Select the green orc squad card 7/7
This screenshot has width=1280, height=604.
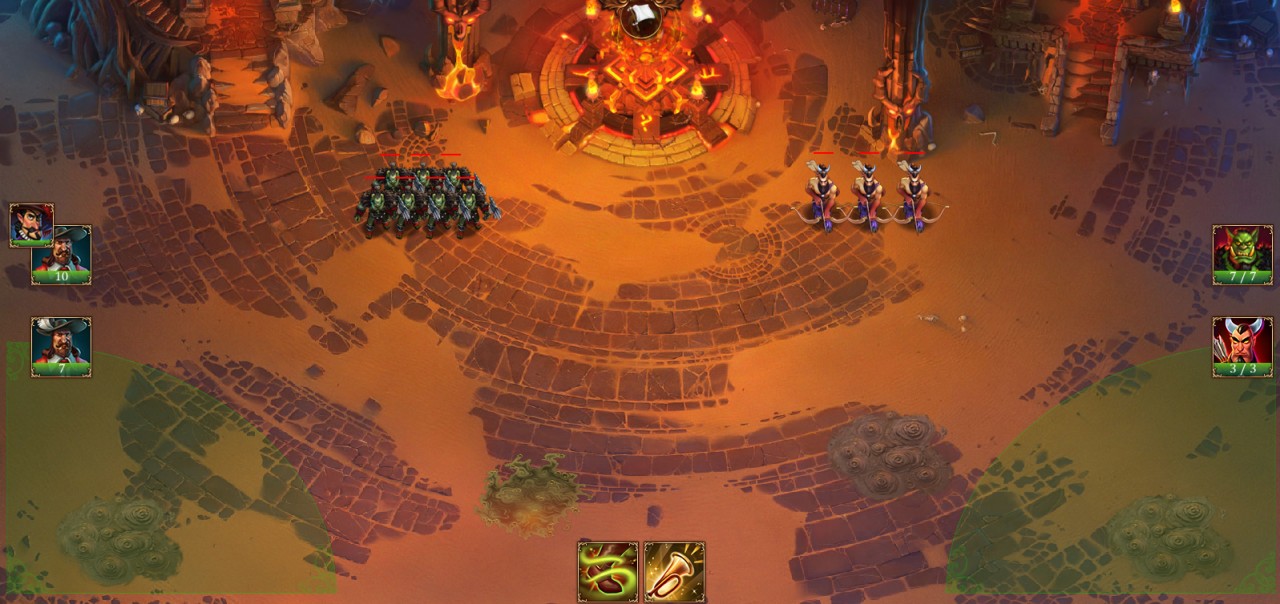1242,254
